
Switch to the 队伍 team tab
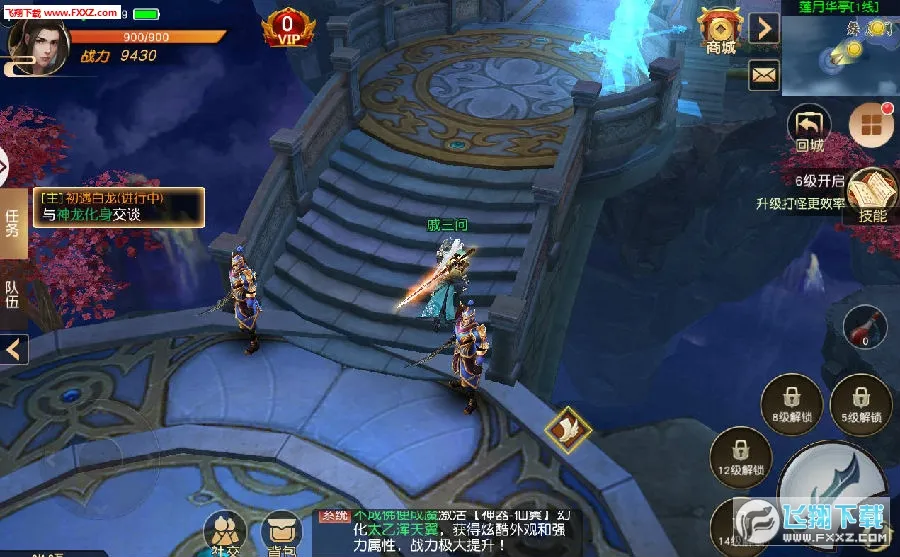(13, 295)
